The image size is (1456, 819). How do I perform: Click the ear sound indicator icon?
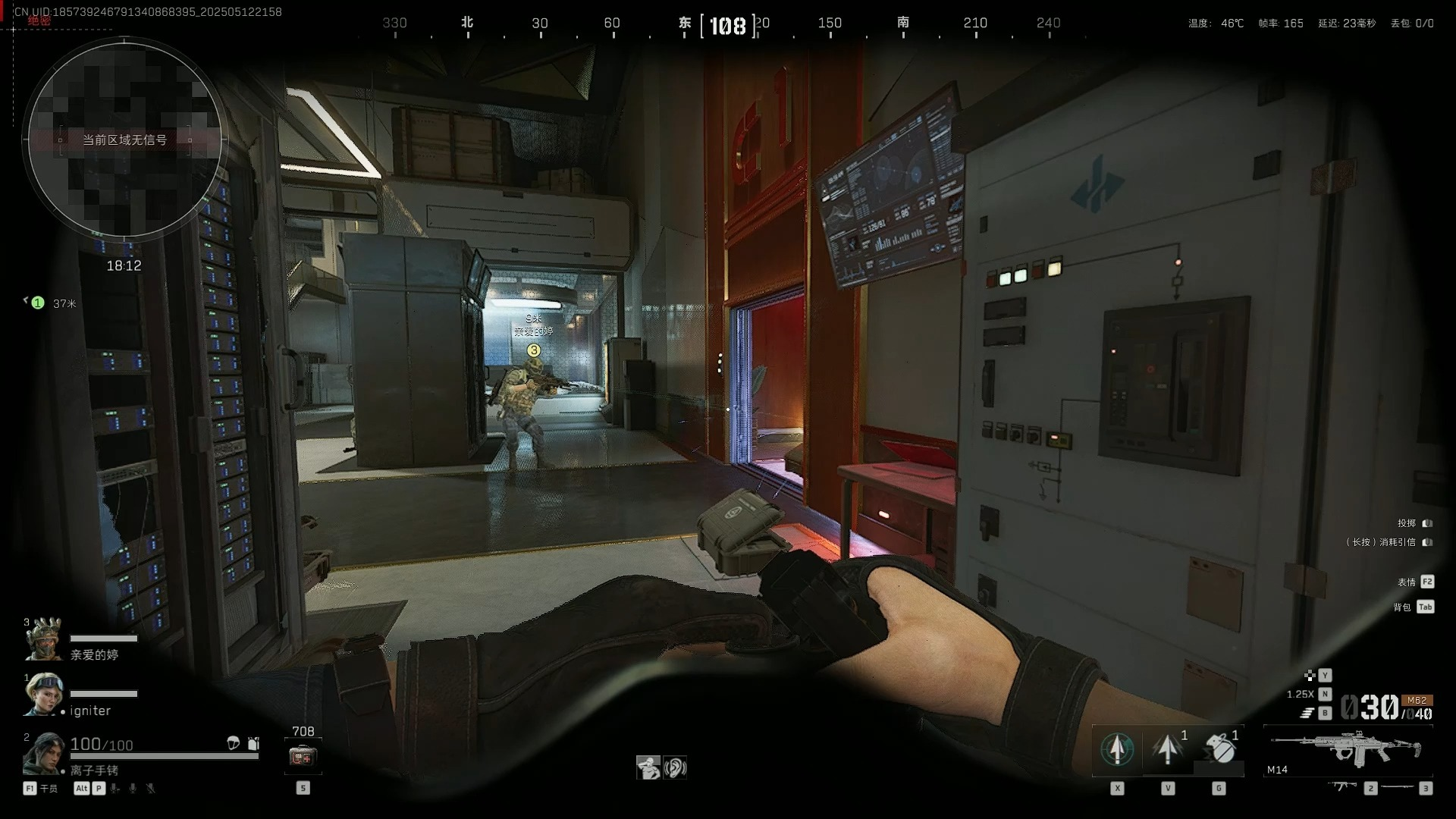pos(674,767)
